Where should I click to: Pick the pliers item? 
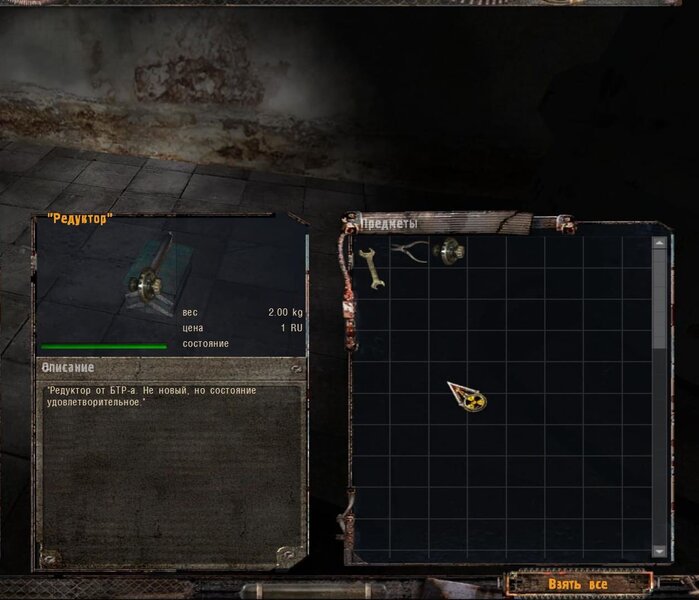(408, 251)
